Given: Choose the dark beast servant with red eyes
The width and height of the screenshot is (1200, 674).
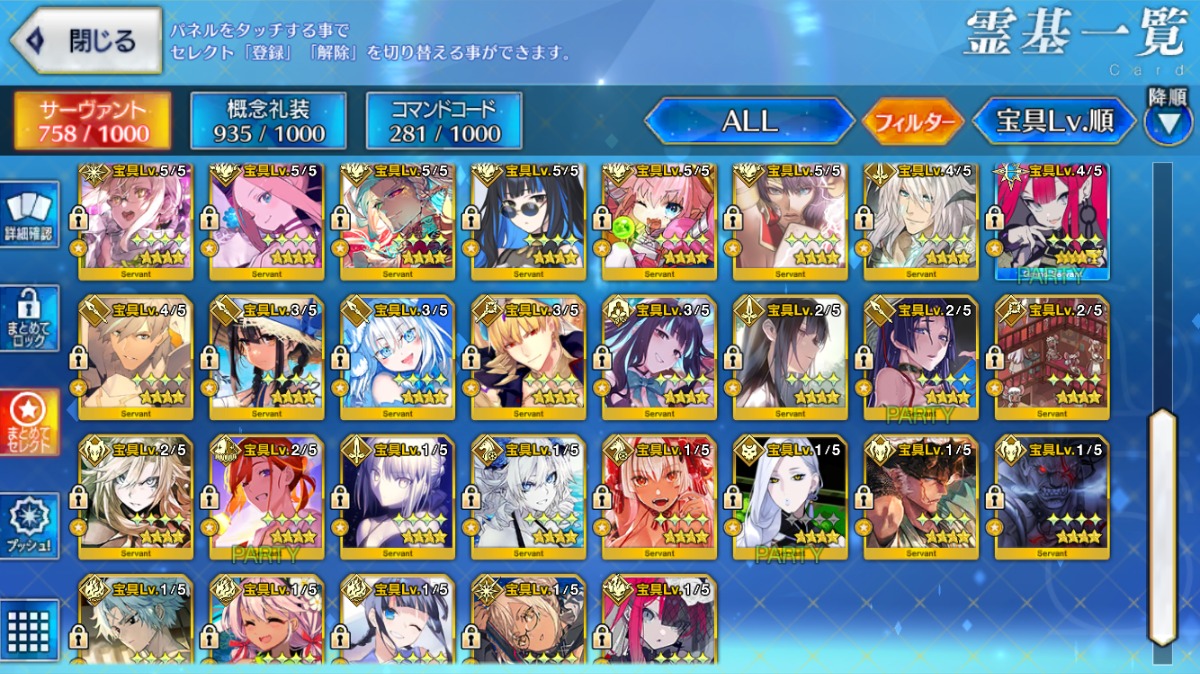Looking at the screenshot, I should click(1052, 496).
